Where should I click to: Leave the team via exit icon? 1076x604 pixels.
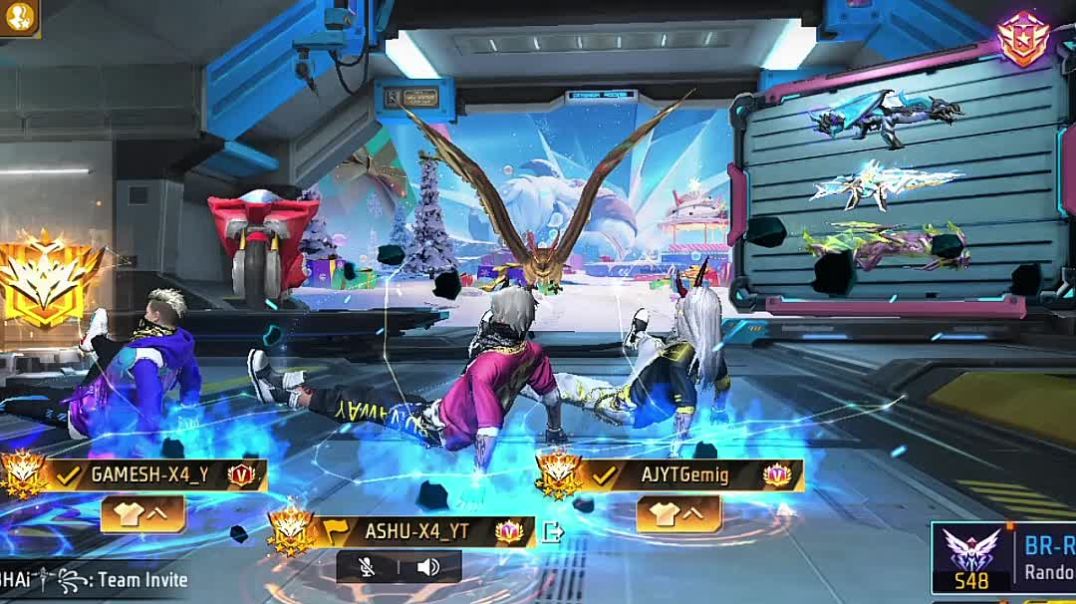click(552, 532)
